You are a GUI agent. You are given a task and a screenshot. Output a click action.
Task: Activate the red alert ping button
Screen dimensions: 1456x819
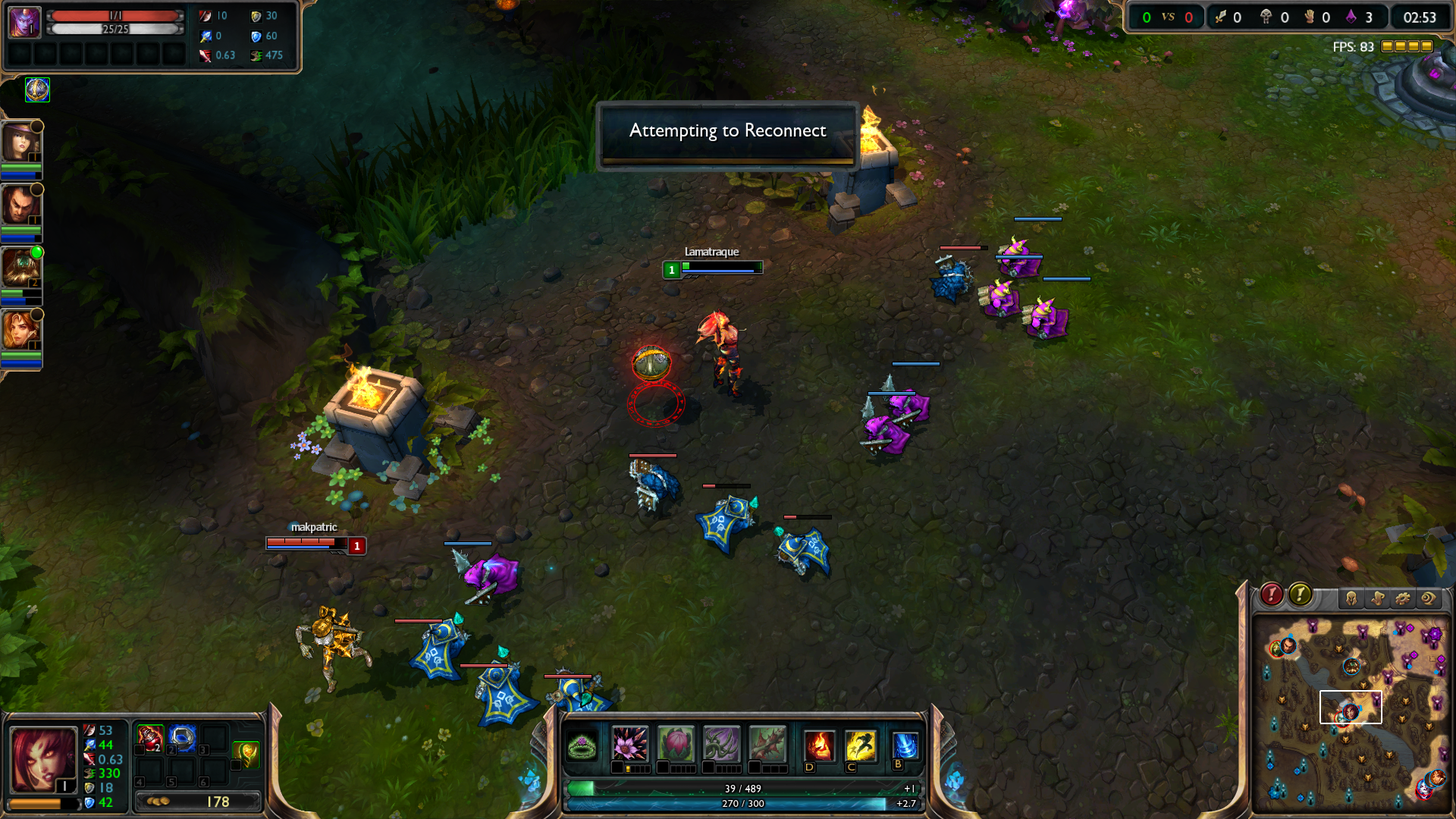(x=1272, y=595)
